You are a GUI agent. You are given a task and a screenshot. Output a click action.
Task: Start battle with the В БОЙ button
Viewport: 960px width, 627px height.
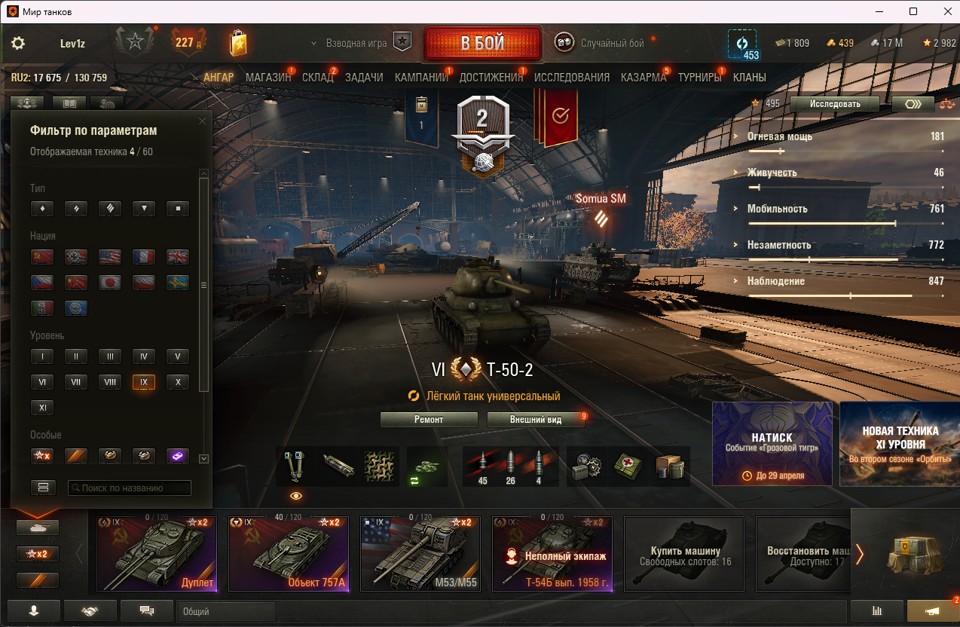[x=482, y=44]
